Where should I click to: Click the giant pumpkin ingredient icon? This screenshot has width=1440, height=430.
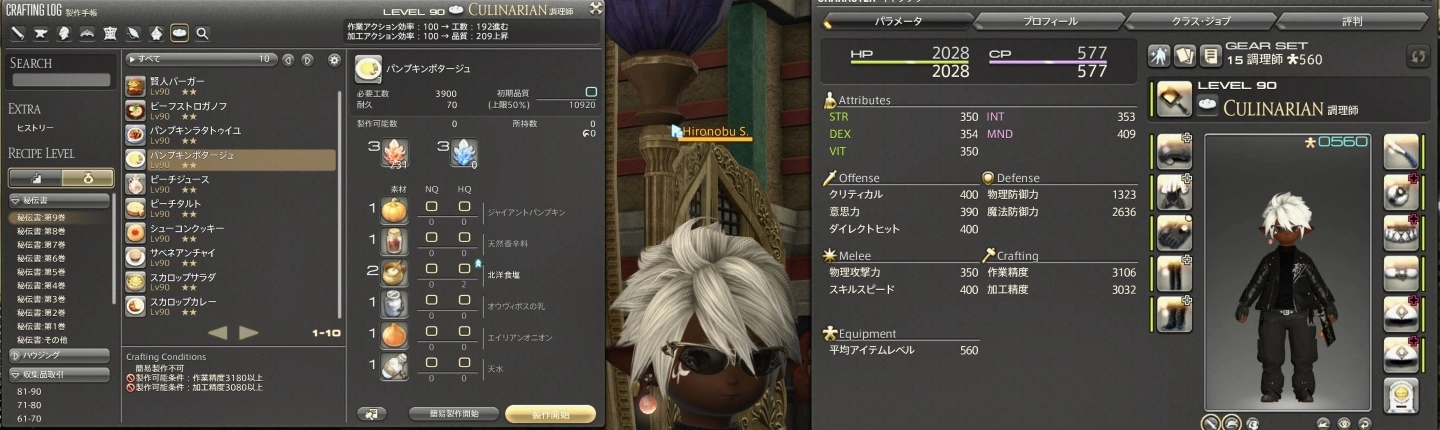[395, 210]
